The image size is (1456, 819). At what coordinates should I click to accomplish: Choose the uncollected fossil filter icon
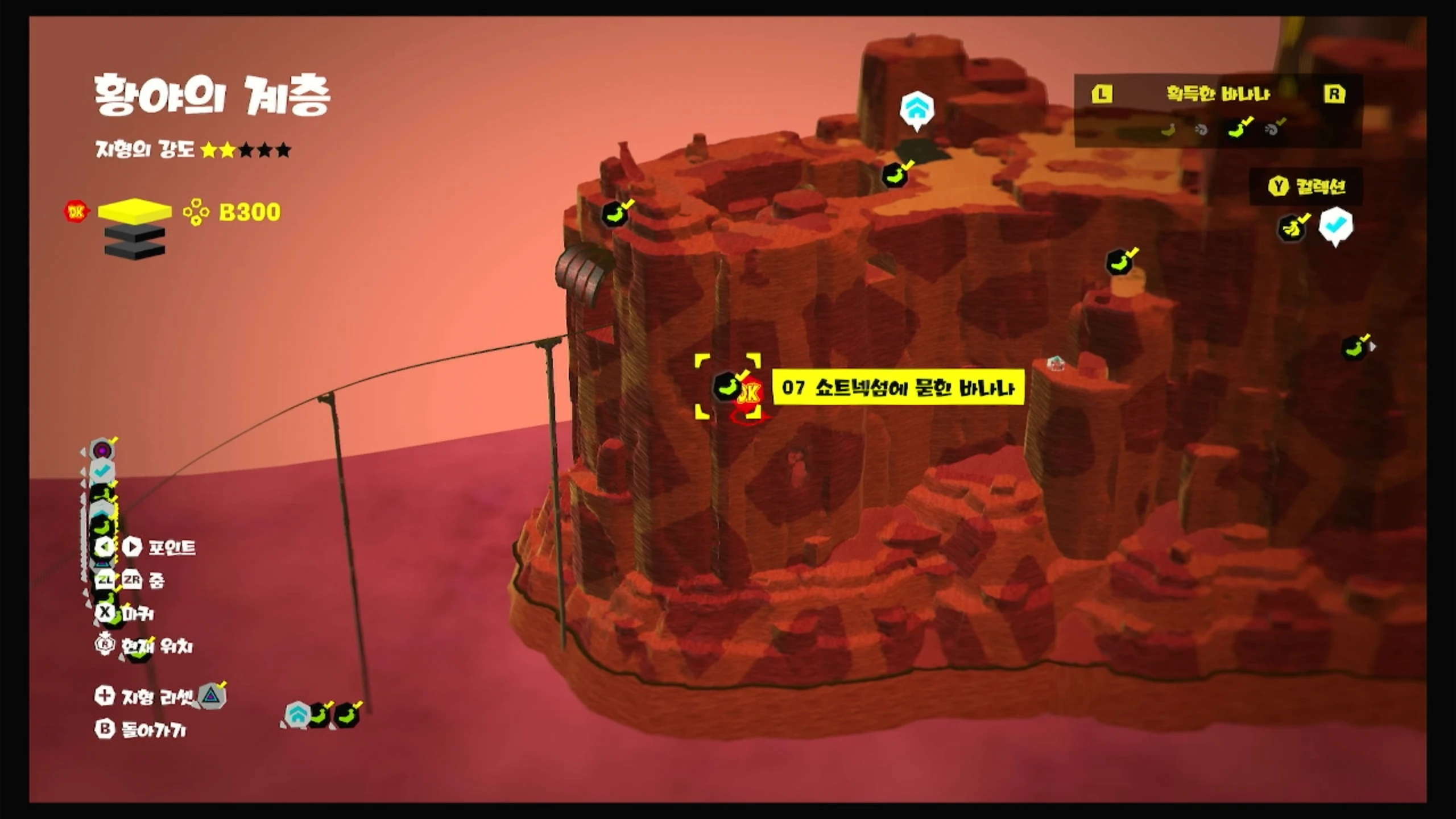[1201, 130]
